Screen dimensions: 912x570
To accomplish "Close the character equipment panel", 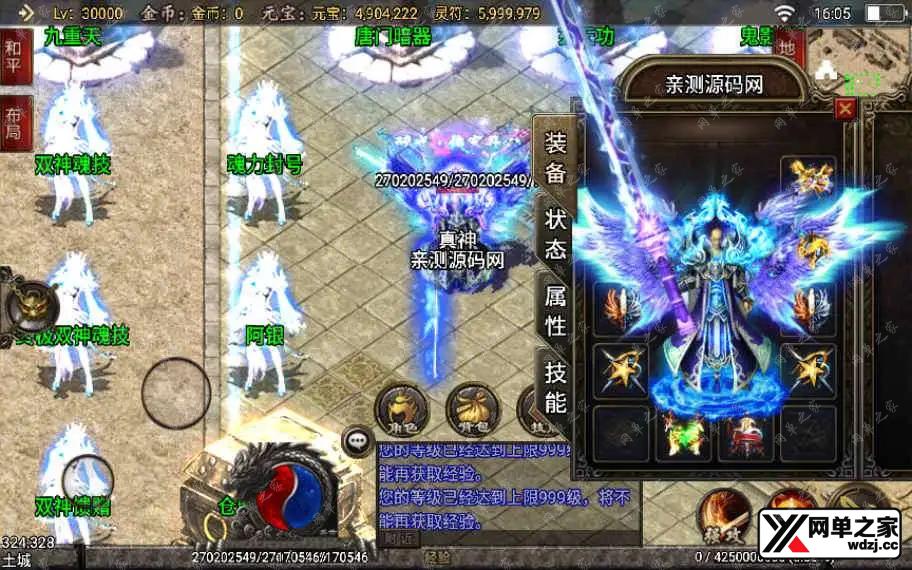I will click(846, 109).
